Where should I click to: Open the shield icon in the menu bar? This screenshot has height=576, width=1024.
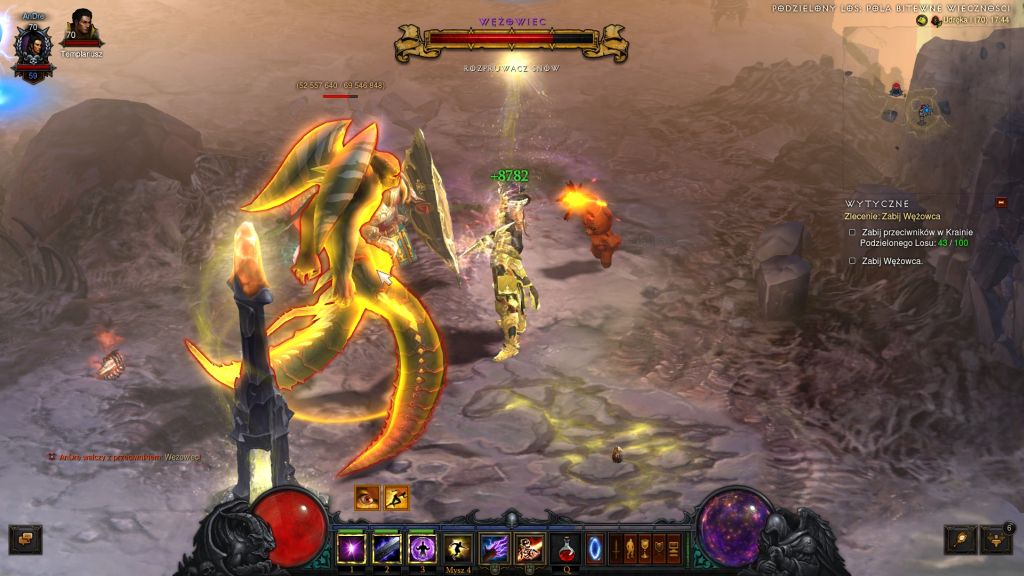point(660,548)
